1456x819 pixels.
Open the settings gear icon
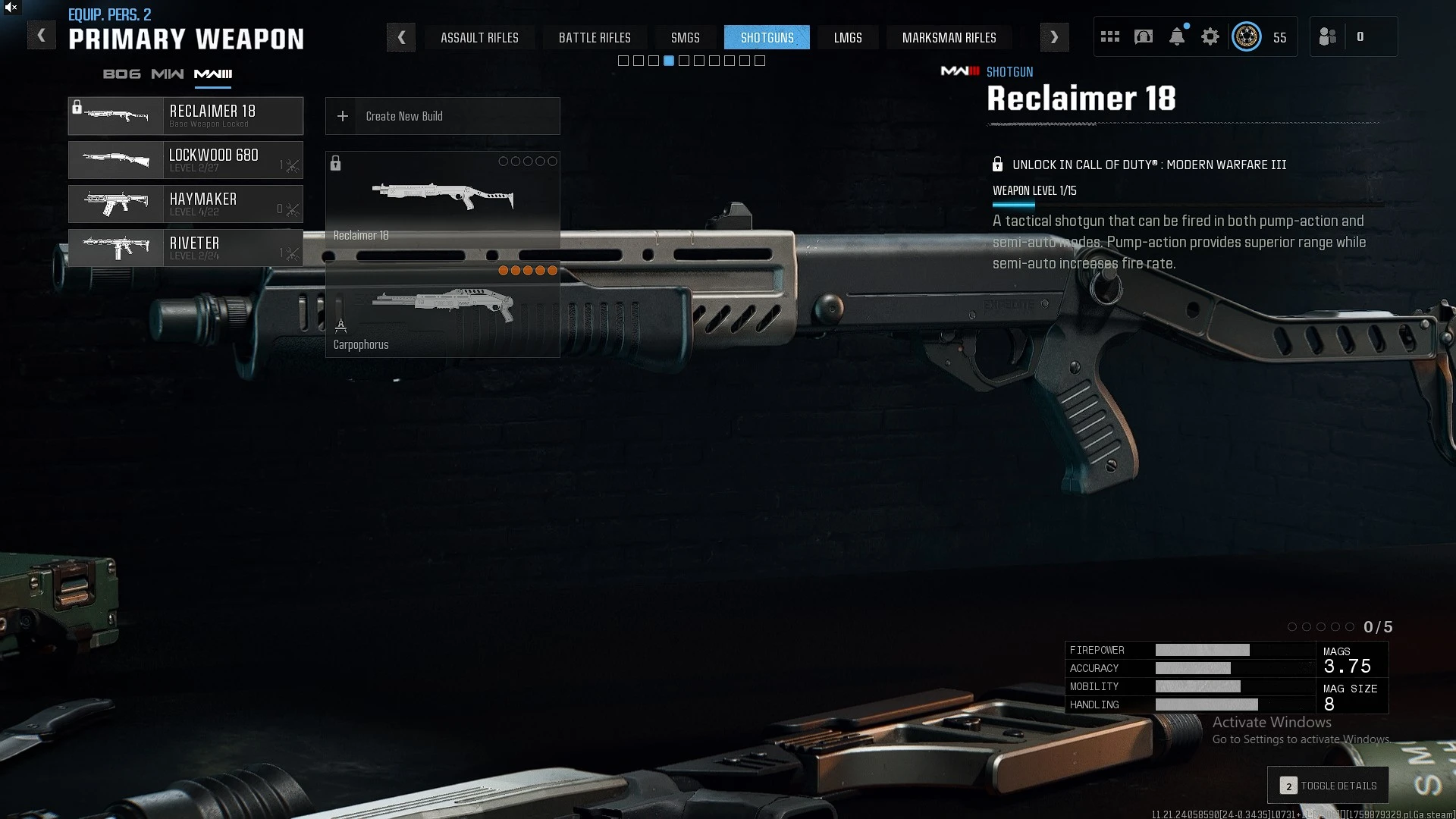[1210, 36]
